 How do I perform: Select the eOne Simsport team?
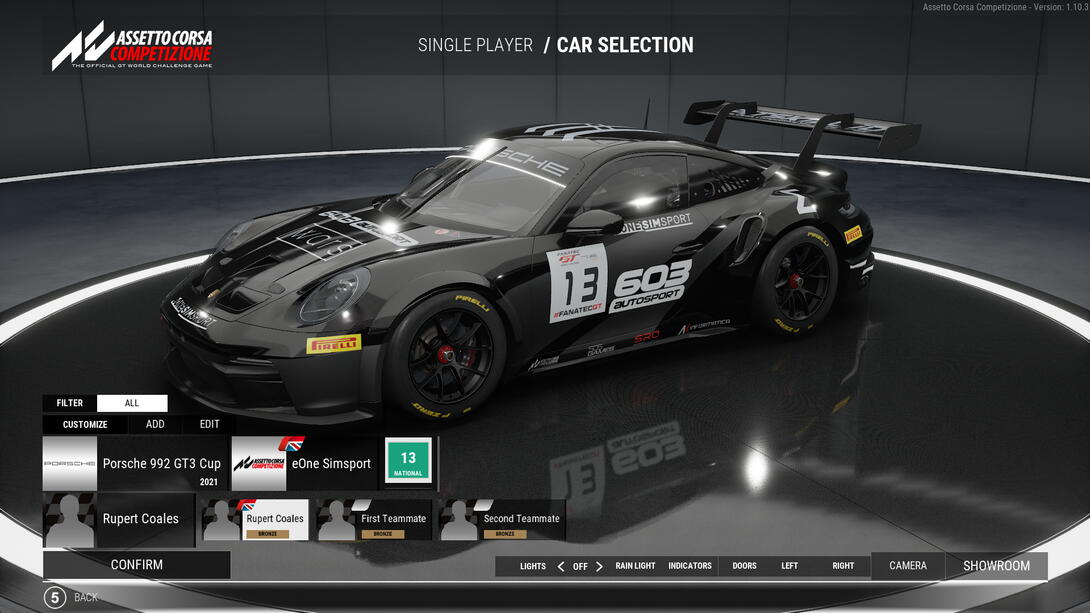(x=304, y=464)
